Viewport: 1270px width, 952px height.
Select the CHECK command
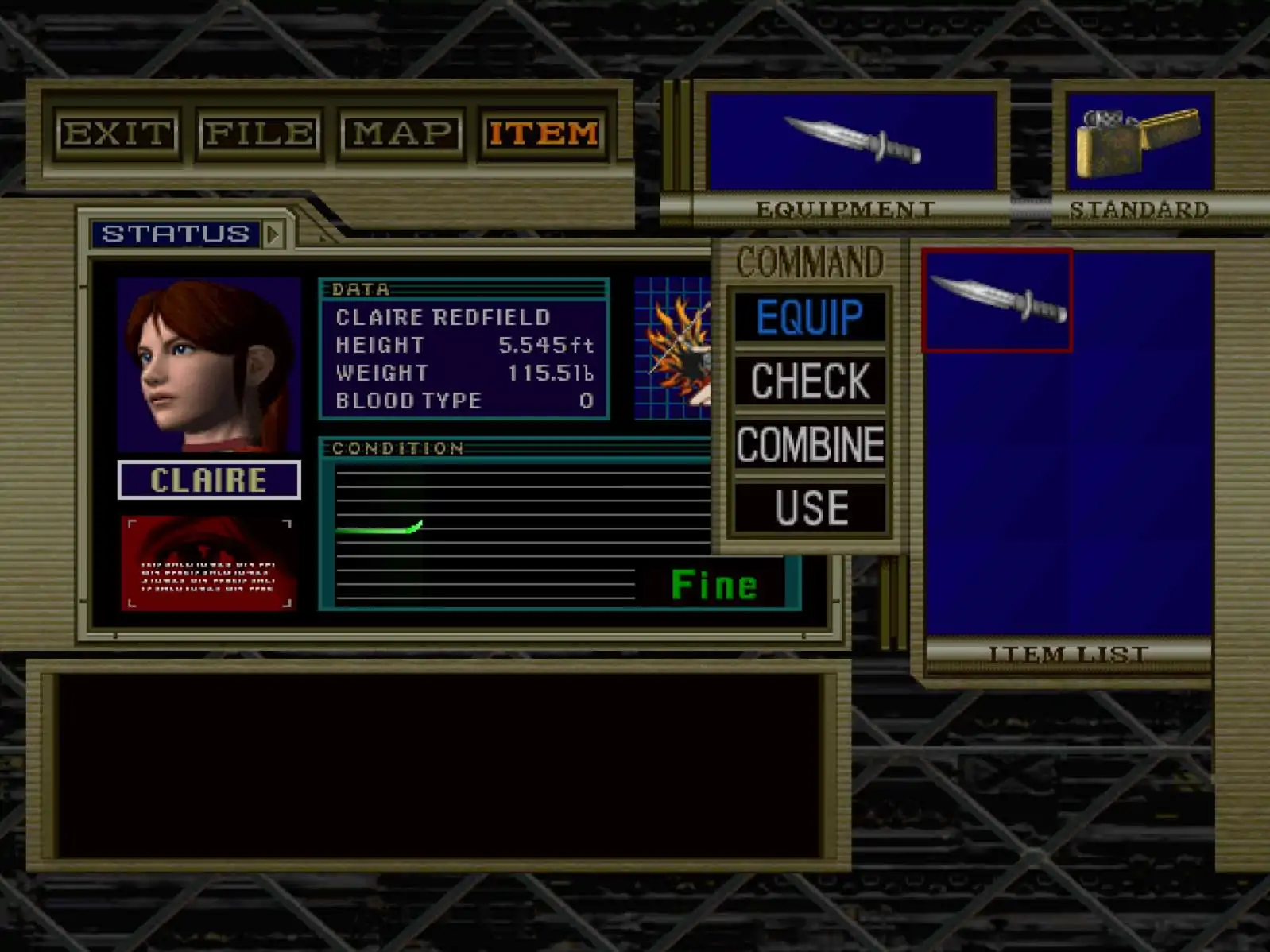click(x=810, y=381)
